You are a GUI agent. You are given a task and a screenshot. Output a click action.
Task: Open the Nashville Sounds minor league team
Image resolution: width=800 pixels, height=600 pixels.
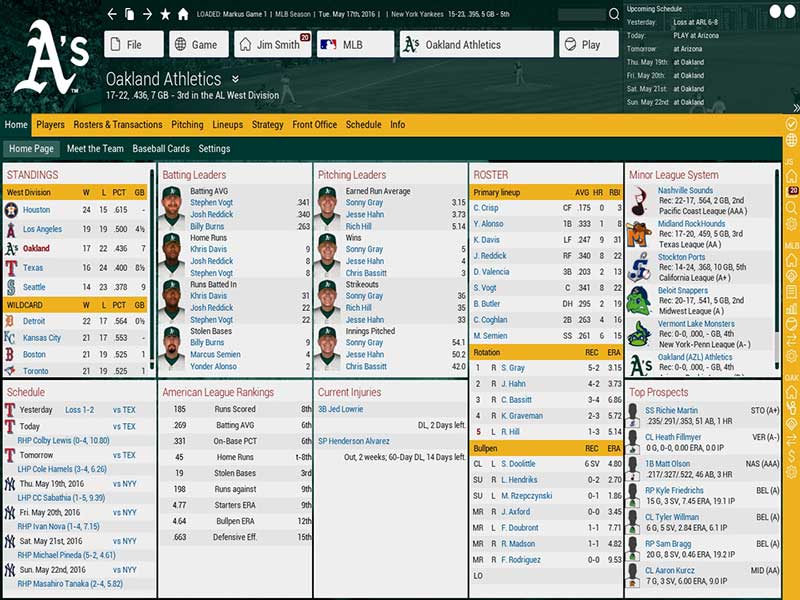685,191
